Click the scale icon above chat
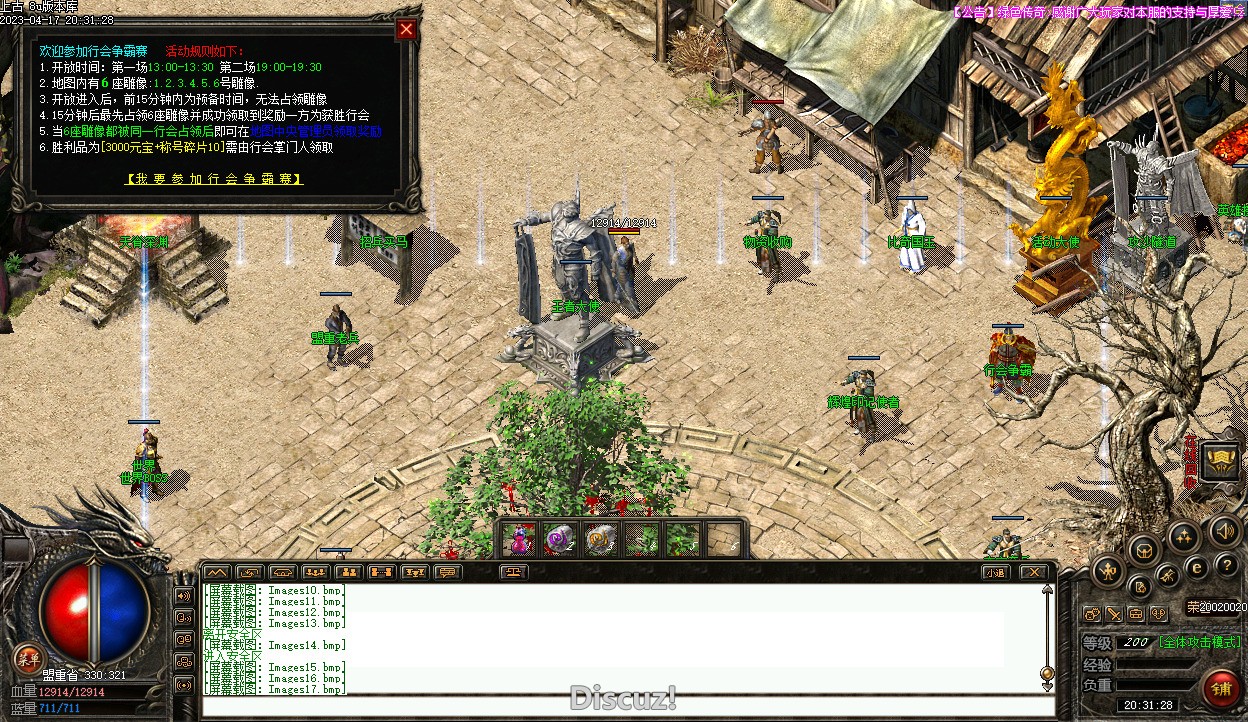Image resolution: width=1248 pixels, height=722 pixels. click(515, 573)
